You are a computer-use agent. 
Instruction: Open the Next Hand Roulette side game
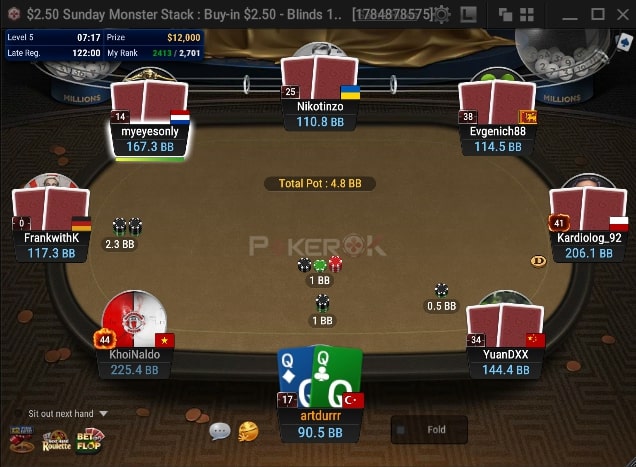(56, 438)
